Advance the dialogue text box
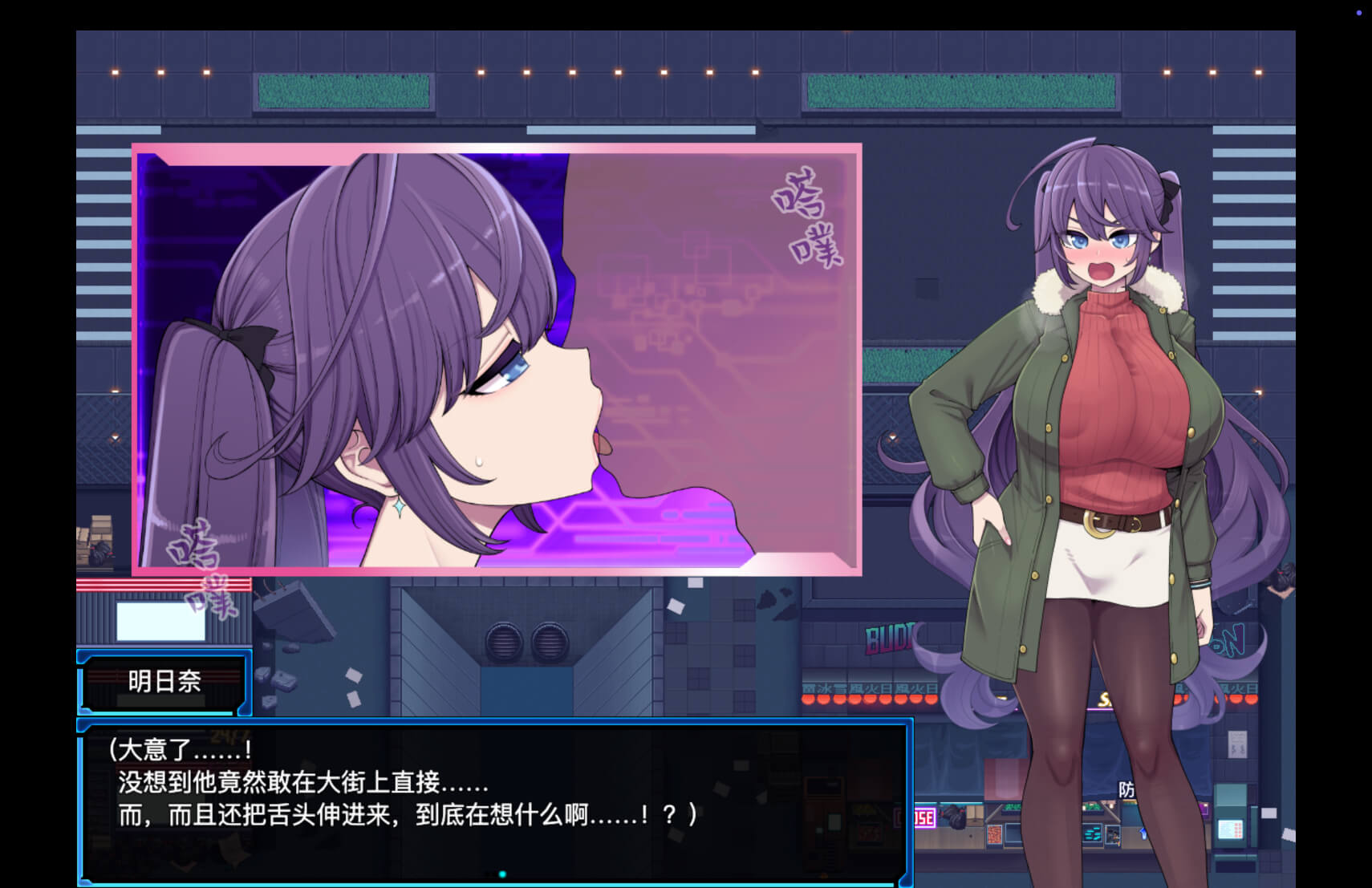The width and height of the screenshot is (1372, 888). click(495, 801)
